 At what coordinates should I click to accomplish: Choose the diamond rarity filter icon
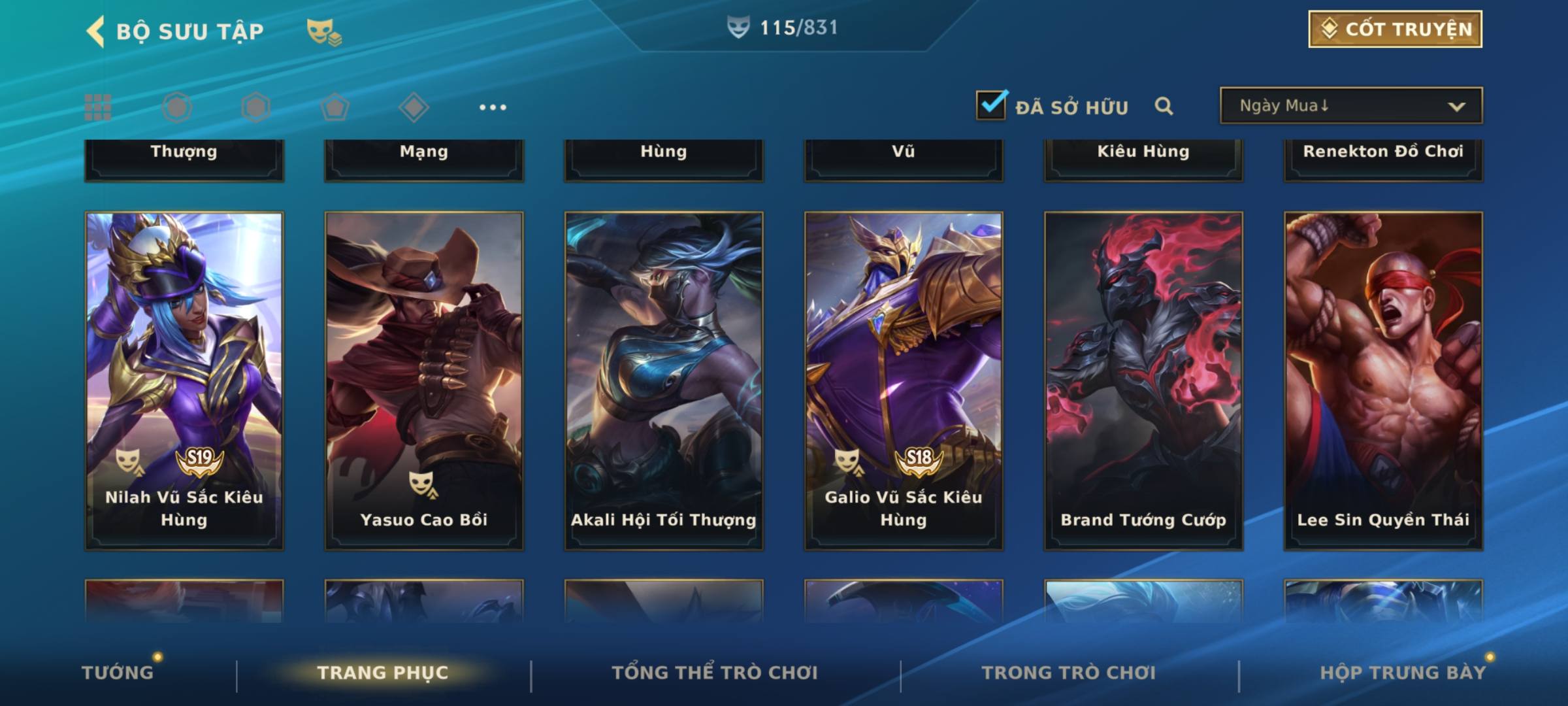pyautogui.click(x=414, y=107)
